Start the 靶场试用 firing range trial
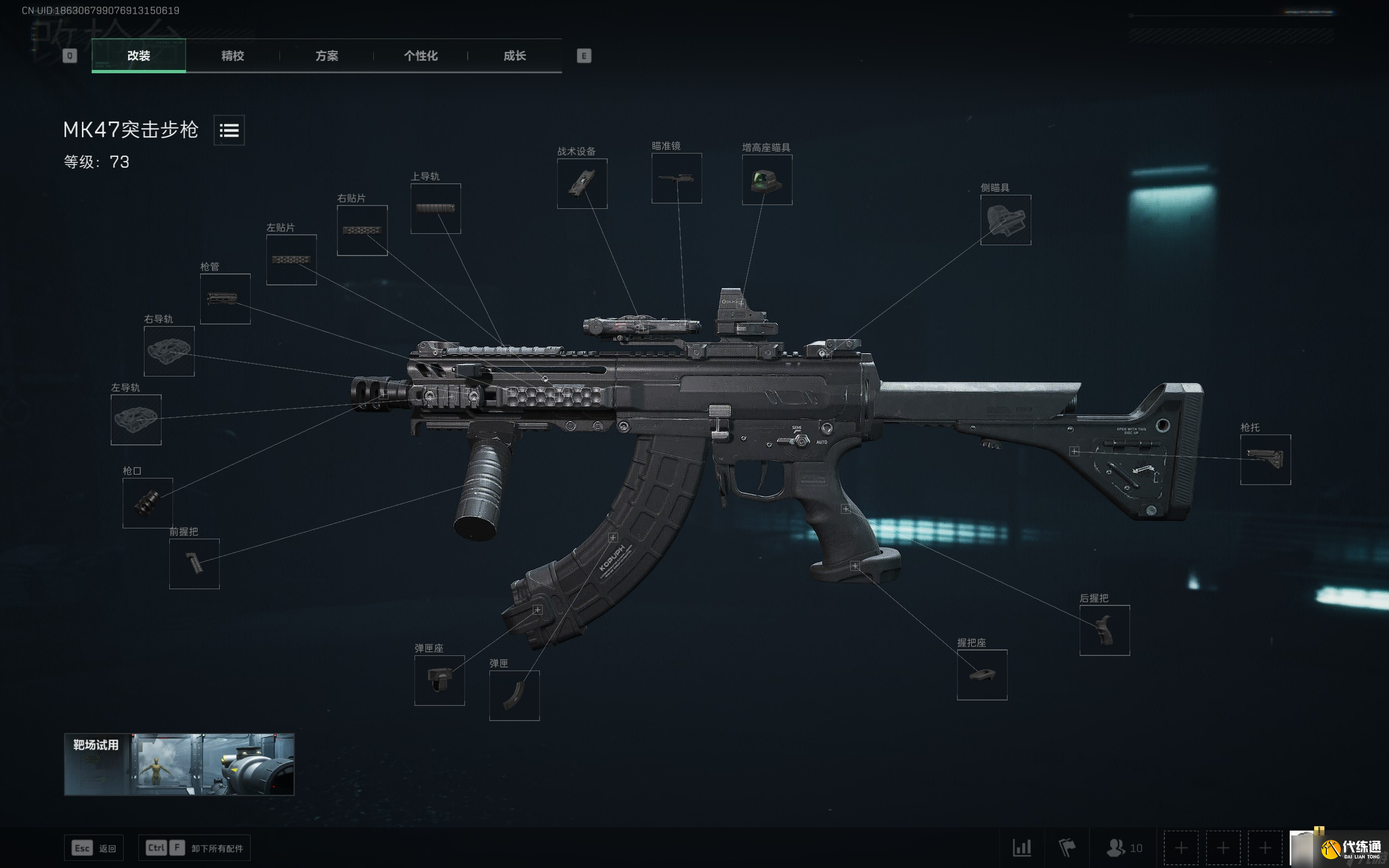The width and height of the screenshot is (1389, 868). point(179,764)
